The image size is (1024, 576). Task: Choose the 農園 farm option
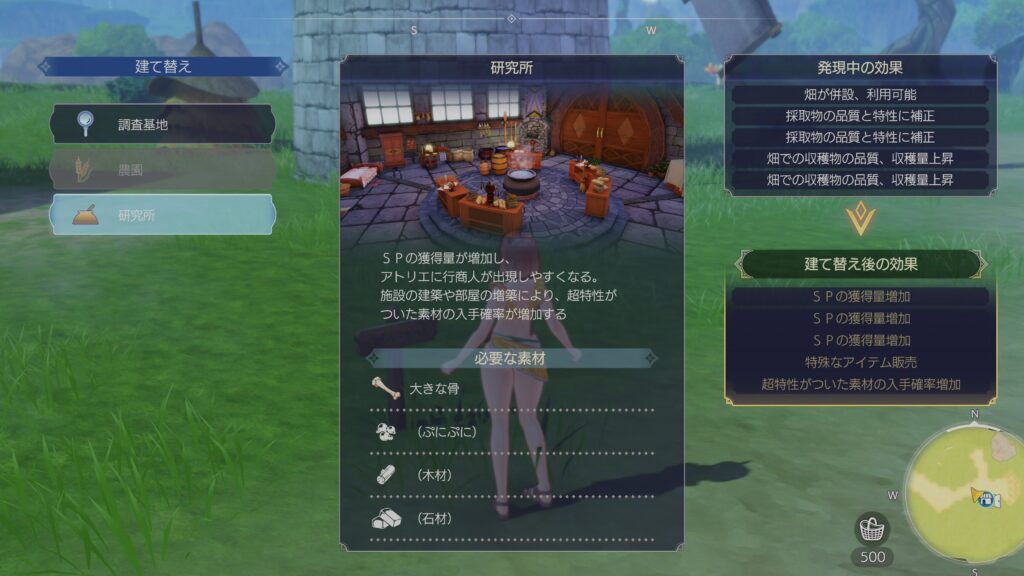coord(163,170)
